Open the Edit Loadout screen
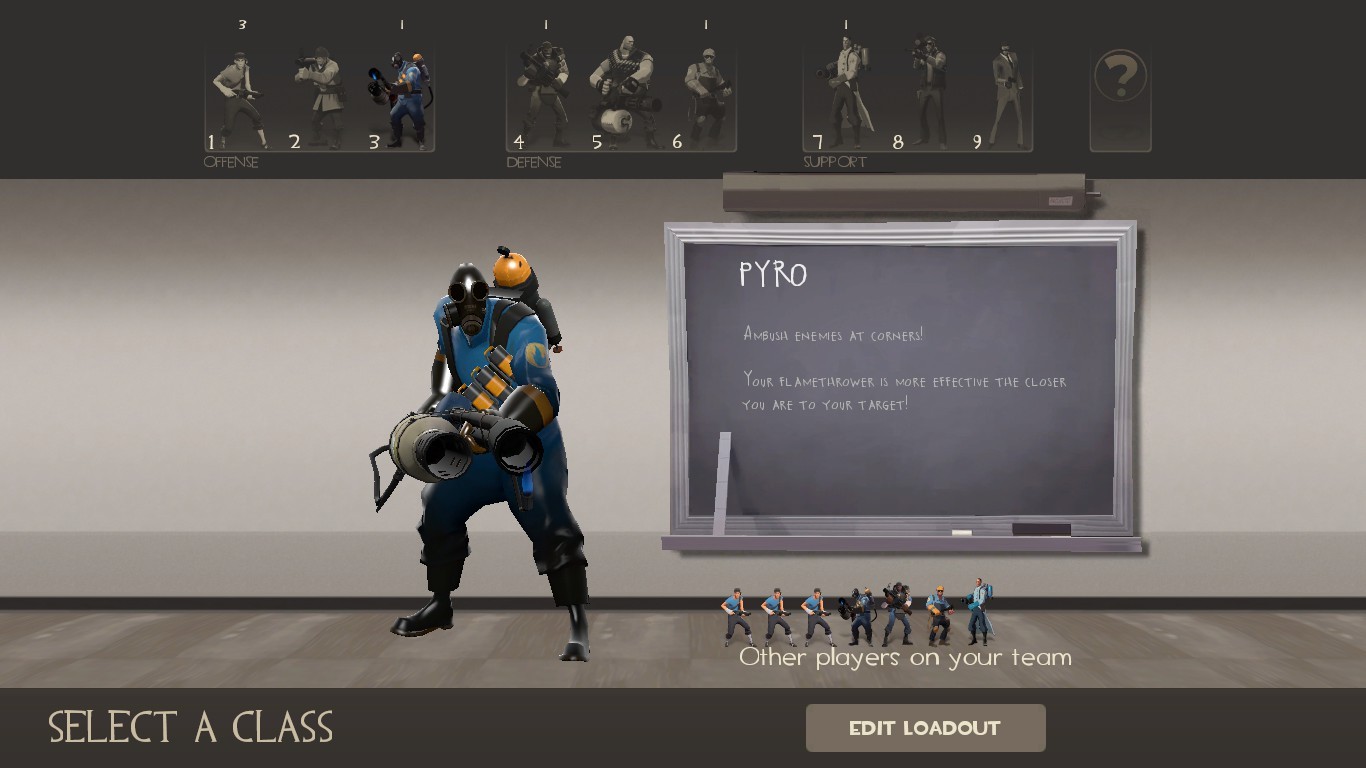1366x768 pixels. 925,728
